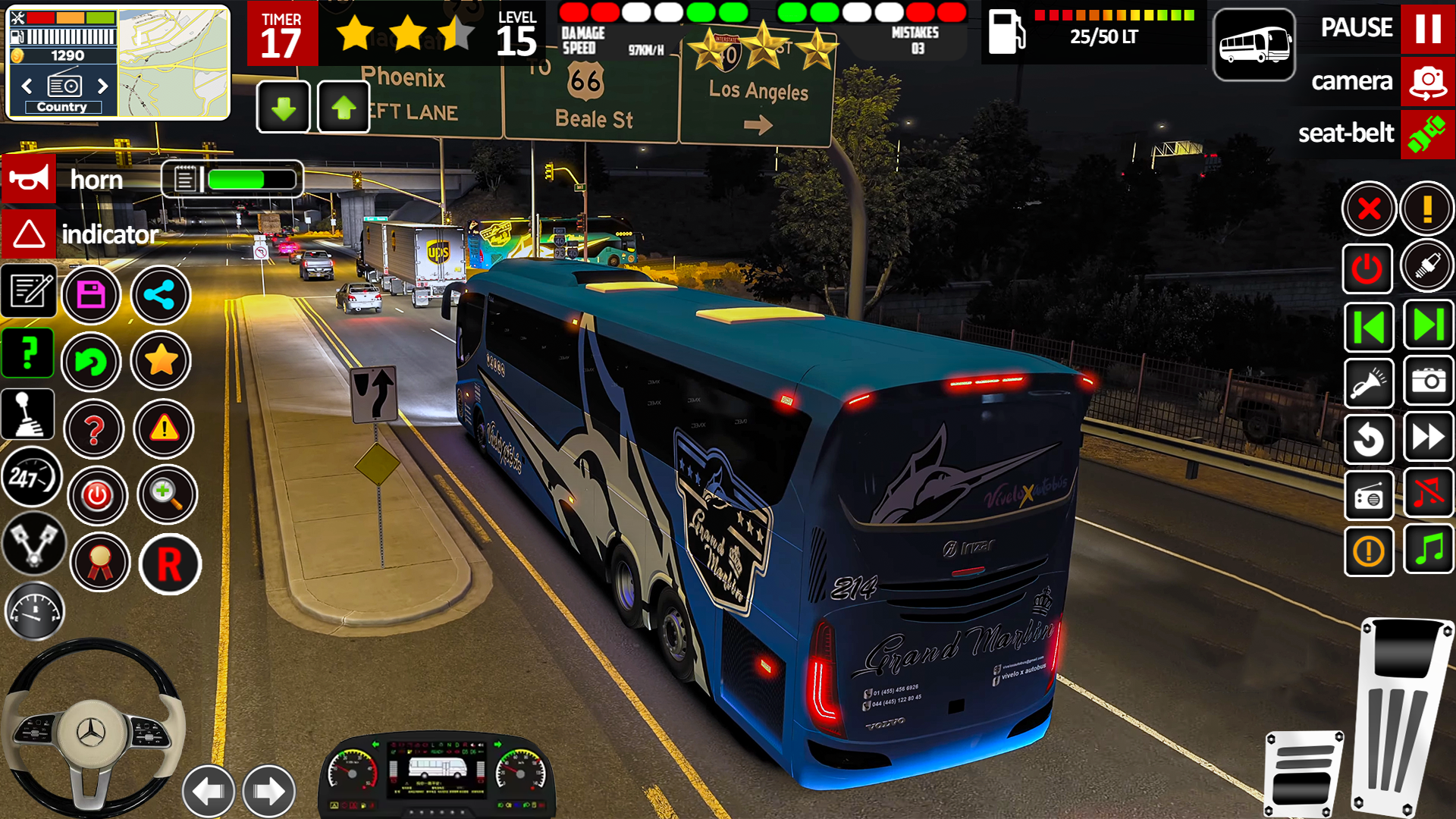
Task: Pause the game with the PAUSE button
Action: click(1427, 29)
